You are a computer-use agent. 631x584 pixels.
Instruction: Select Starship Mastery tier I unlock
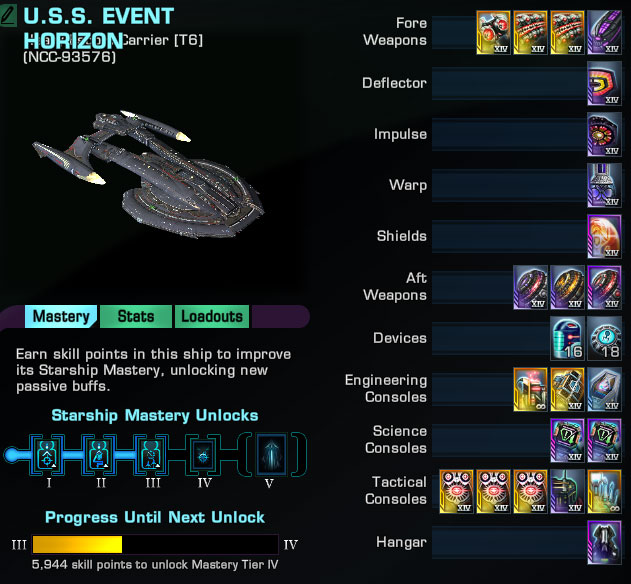click(x=46, y=454)
